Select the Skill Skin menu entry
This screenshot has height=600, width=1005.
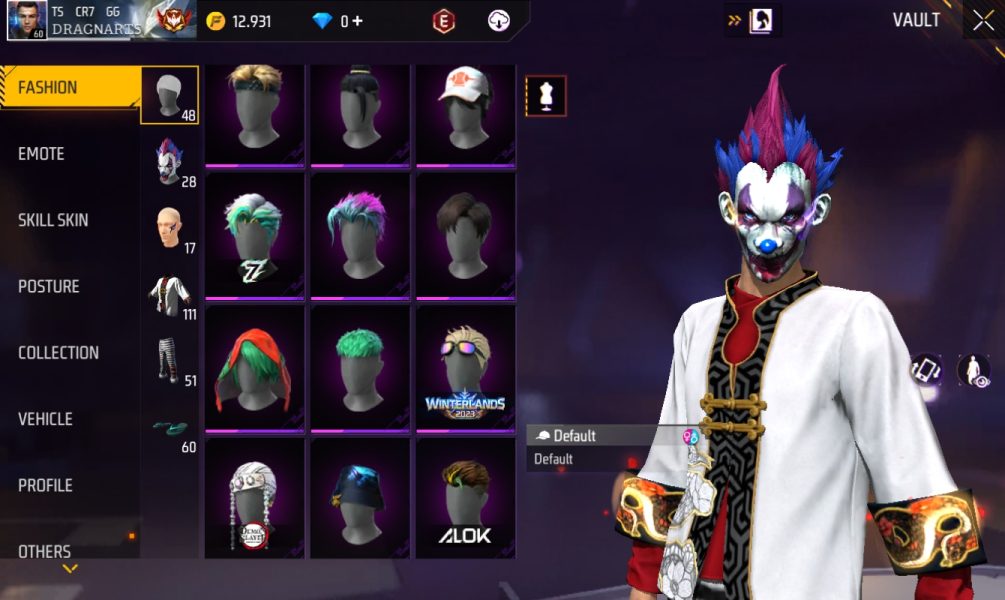pos(53,220)
